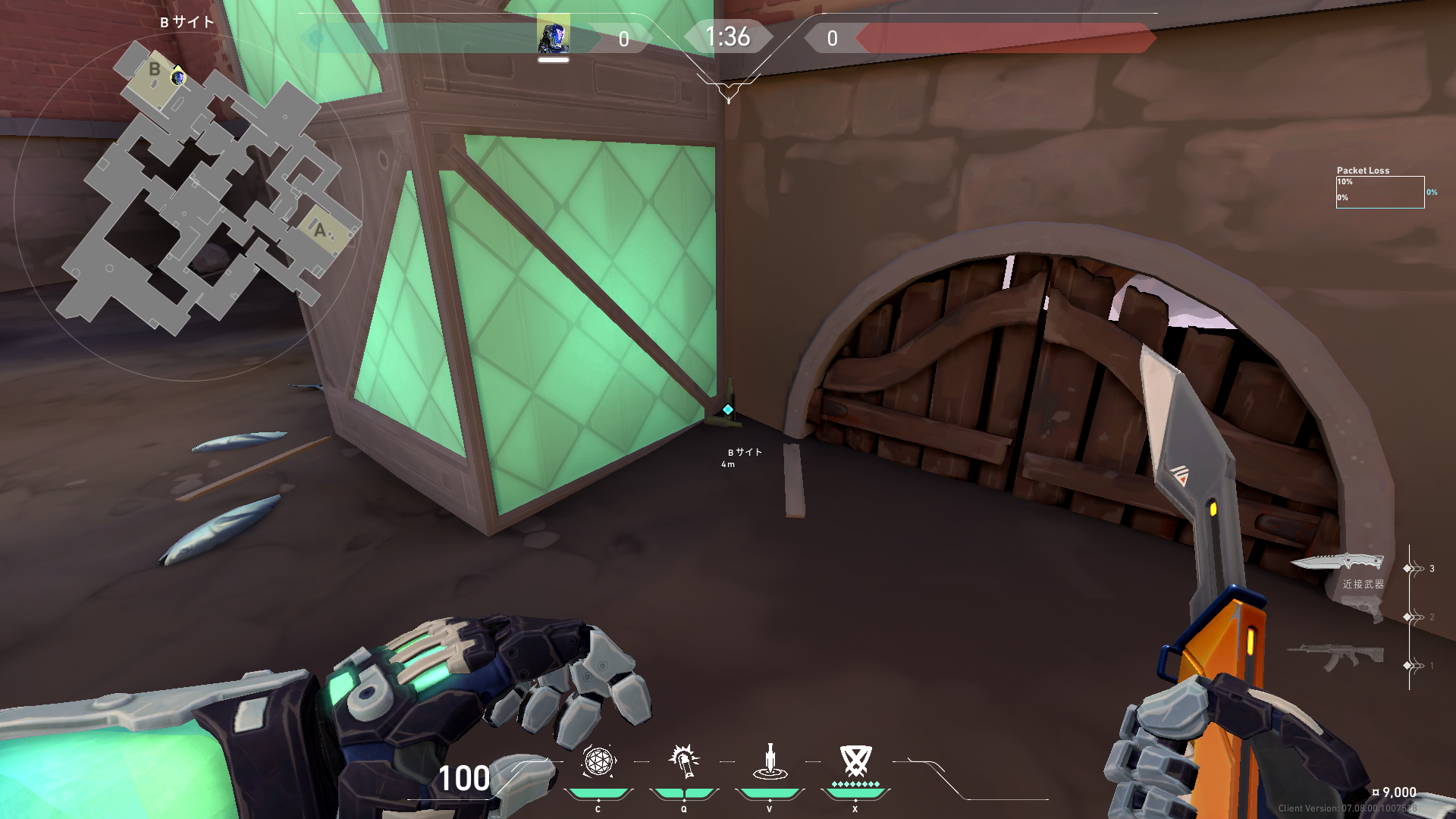Screen dimensions: 1456x819
Task: Equip the Vandal rifle slot
Action: pos(1335,655)
